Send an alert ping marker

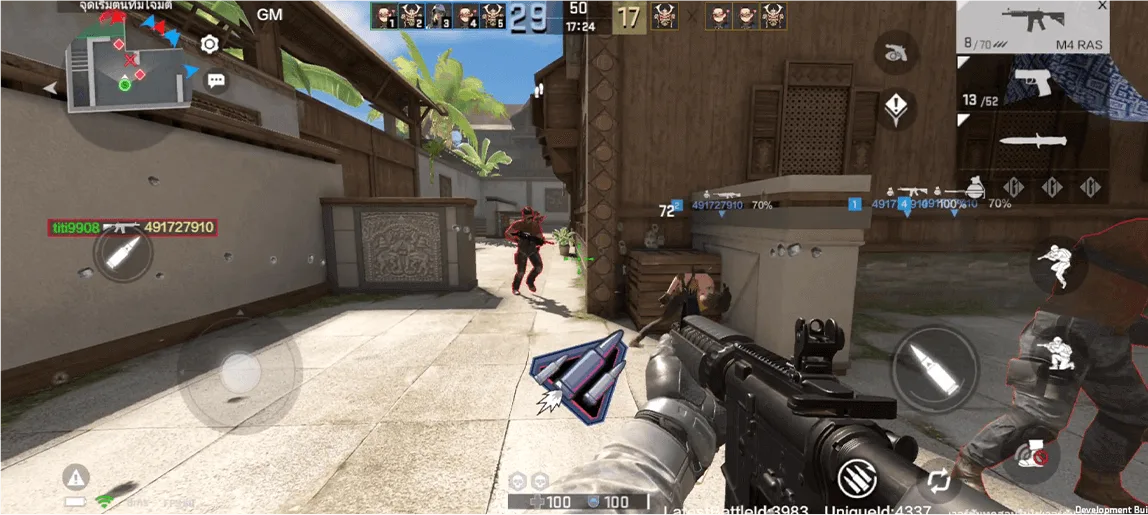(x=897, y=107)
